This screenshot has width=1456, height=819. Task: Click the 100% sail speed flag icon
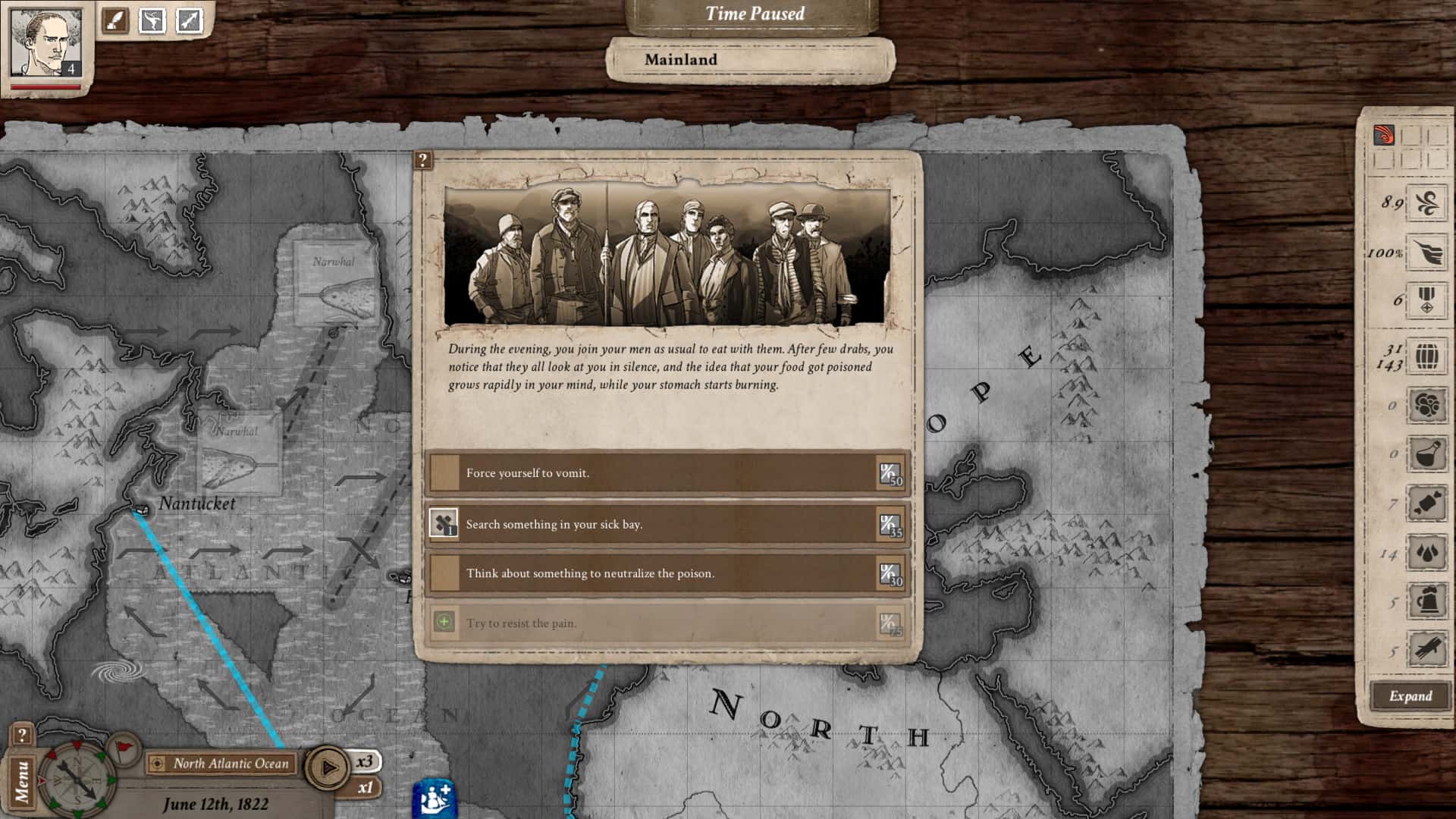tap(1426, 251)
